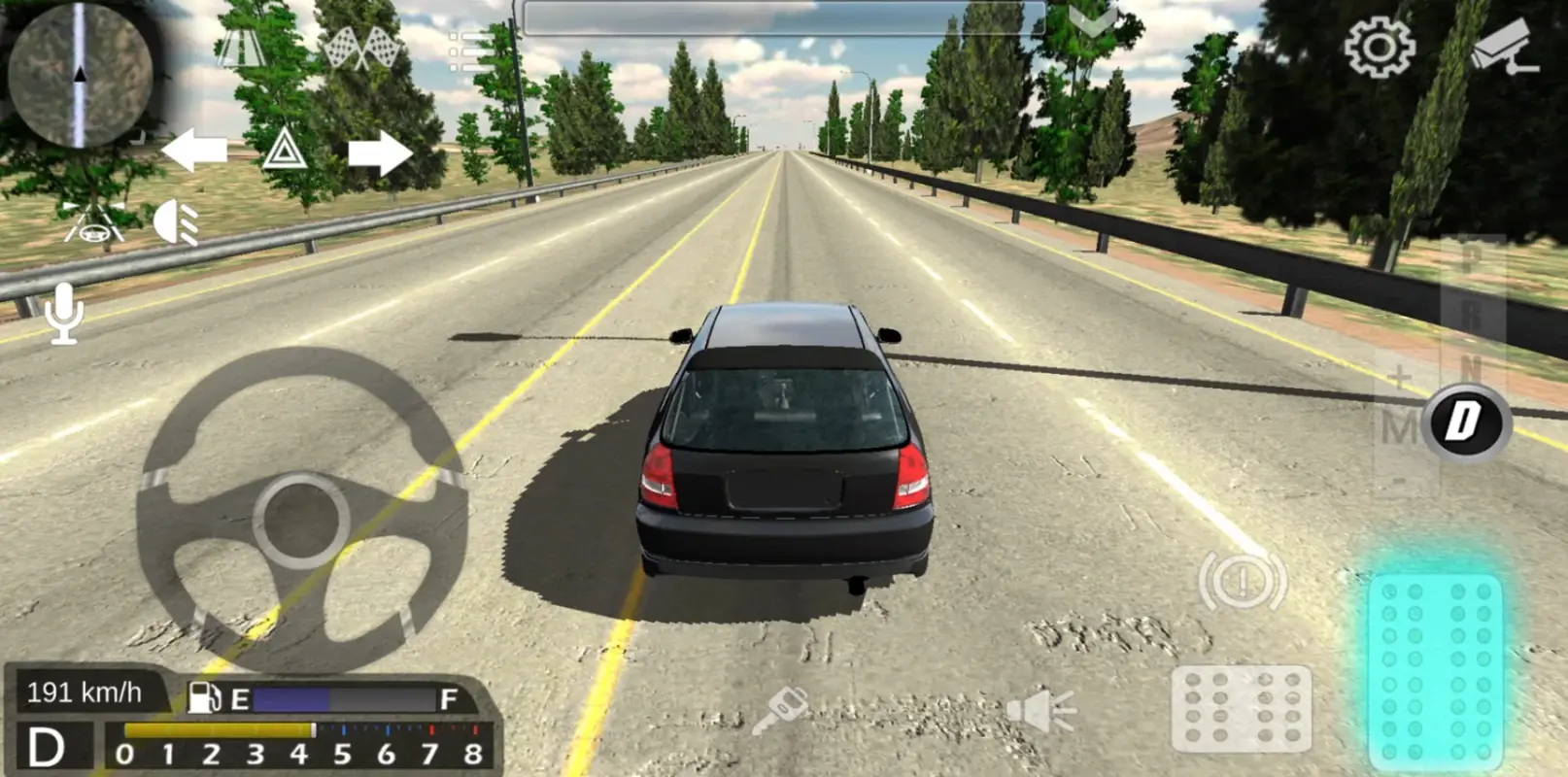Open the settings gear
The width and height of the screenshot is (1568, 777).
(1379, 49)
